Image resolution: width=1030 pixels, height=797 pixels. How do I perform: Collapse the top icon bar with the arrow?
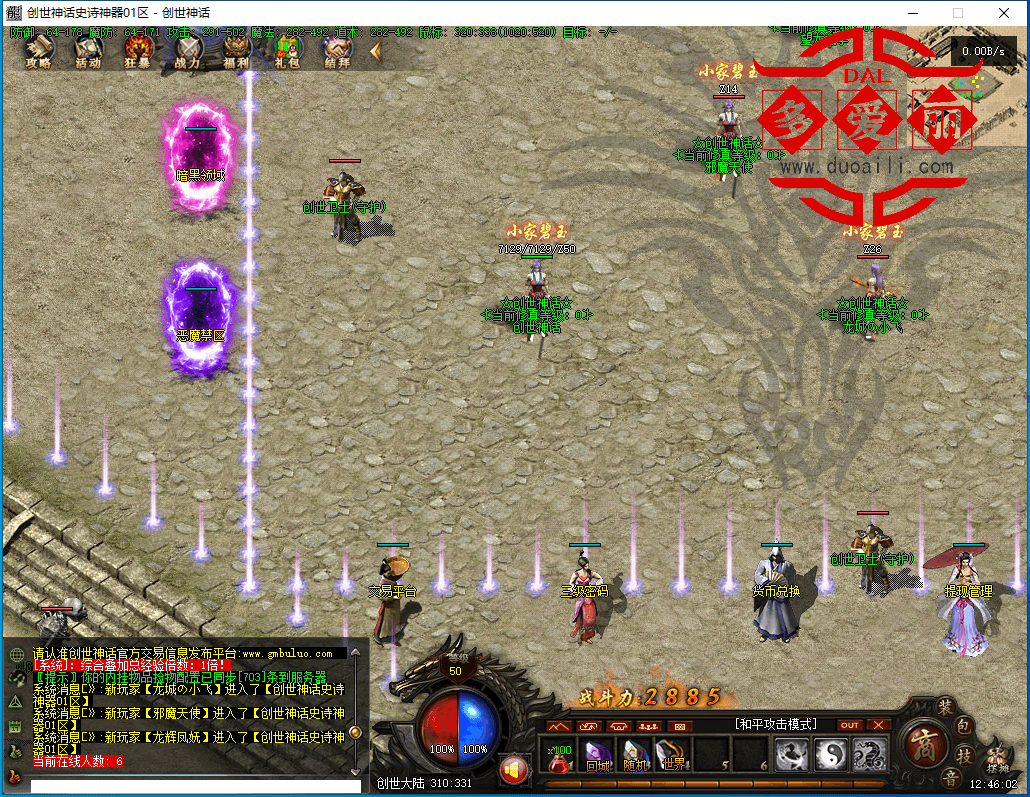point(376,51)
